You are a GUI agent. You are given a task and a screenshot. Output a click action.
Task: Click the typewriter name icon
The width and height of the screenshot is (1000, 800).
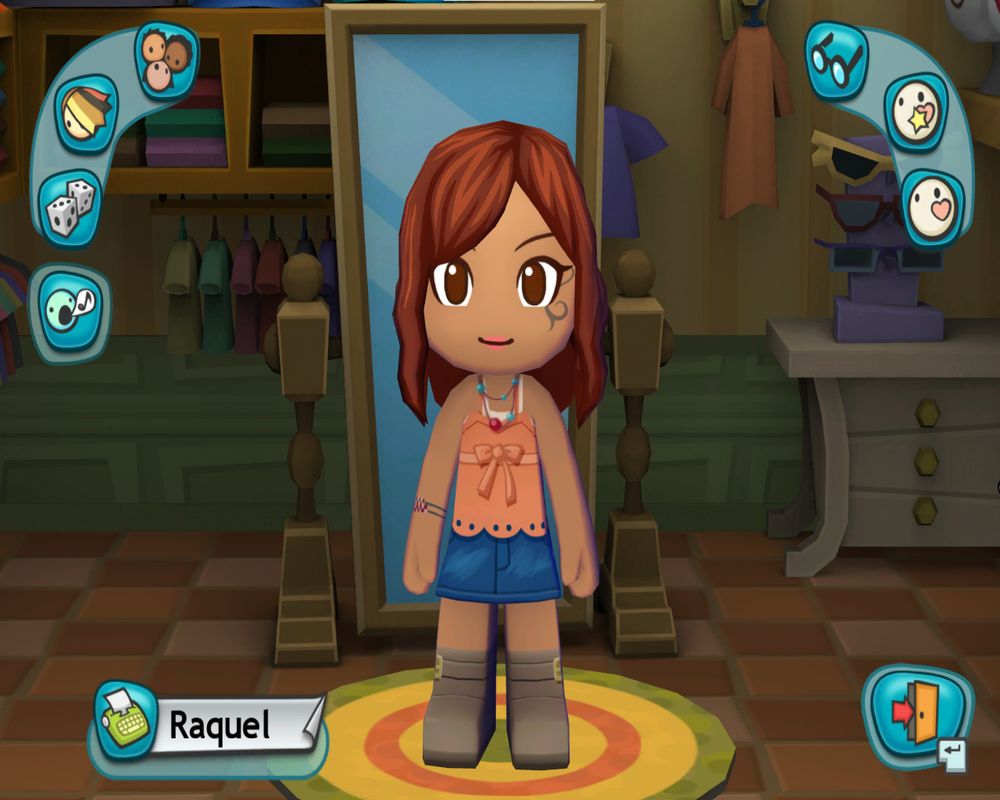click(x=125, y=718)
